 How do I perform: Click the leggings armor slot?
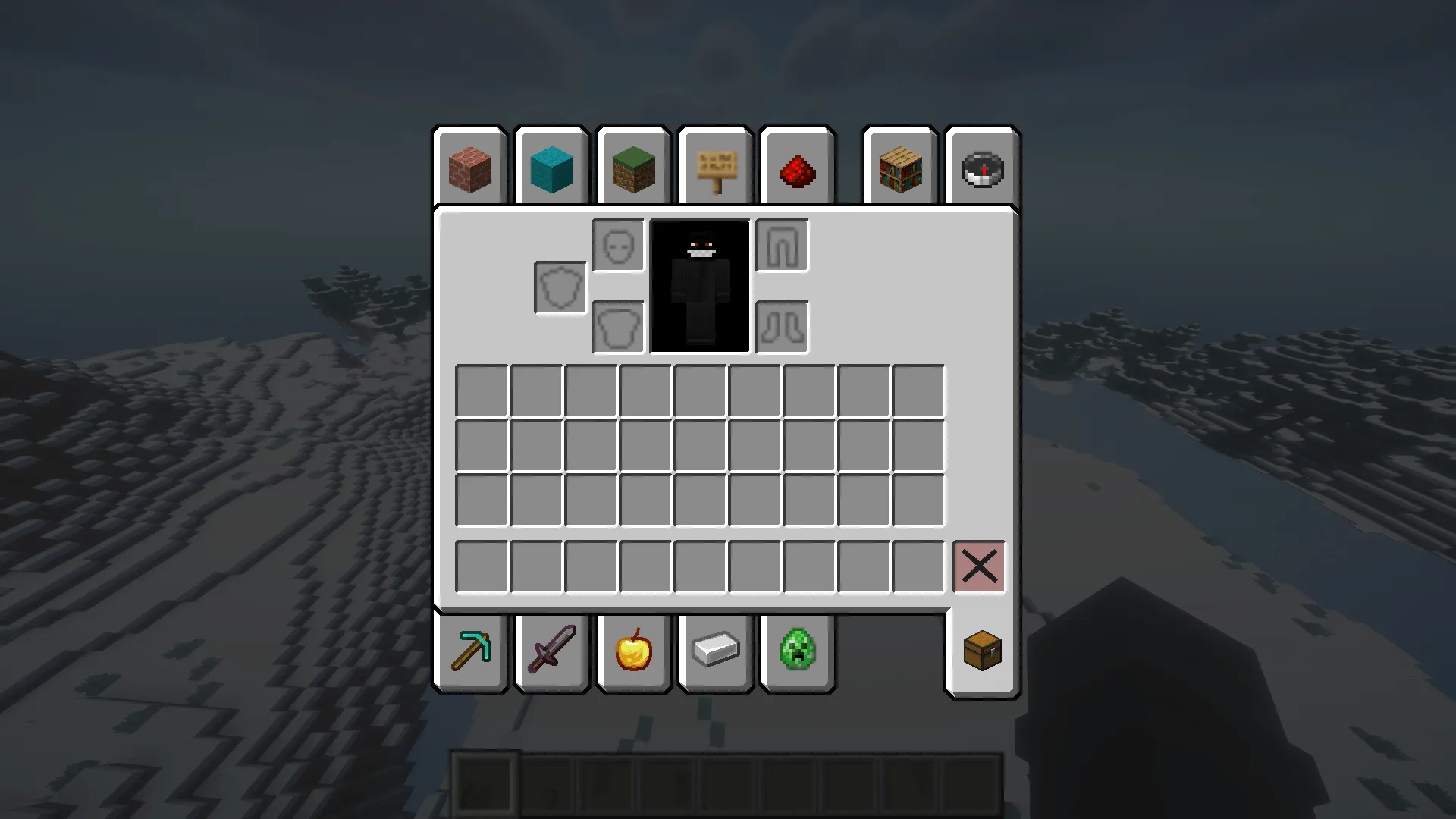pyautogui.click(x=782, y=244)
